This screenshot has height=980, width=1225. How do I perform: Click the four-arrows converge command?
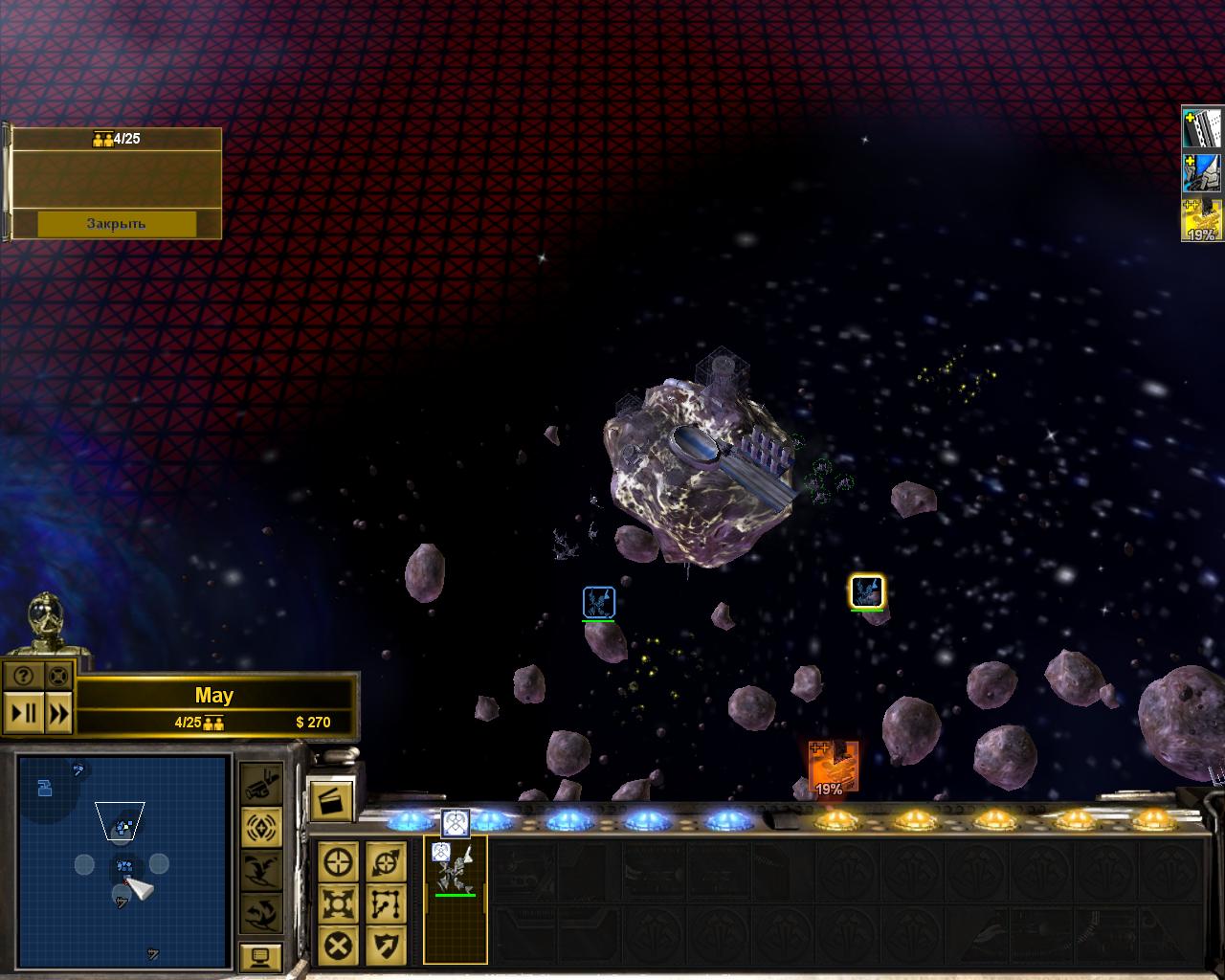(338, 904)
